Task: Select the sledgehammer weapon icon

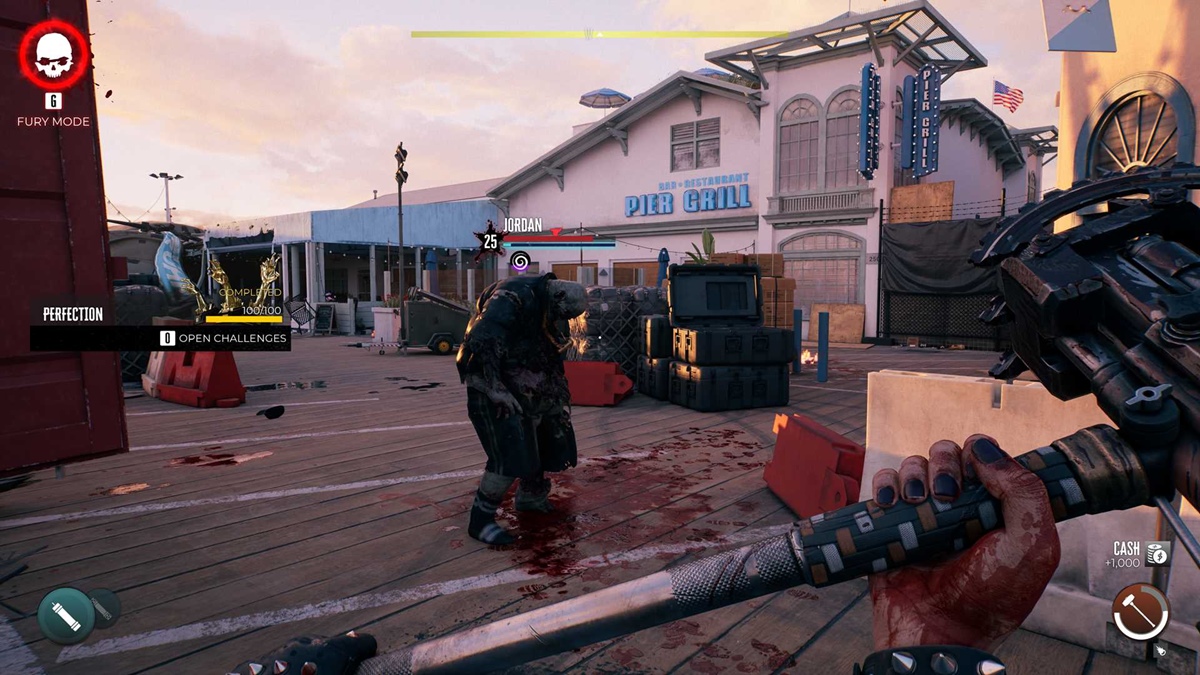Action: tap(1140, 612)
